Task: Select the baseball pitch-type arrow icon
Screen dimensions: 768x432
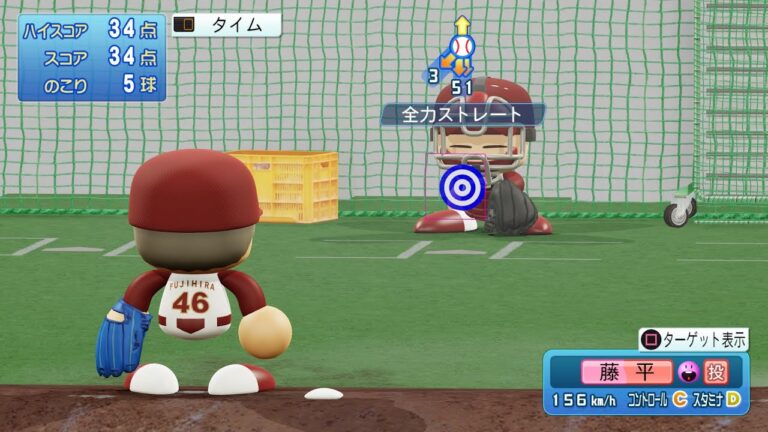Action: (x=461, y=47)
